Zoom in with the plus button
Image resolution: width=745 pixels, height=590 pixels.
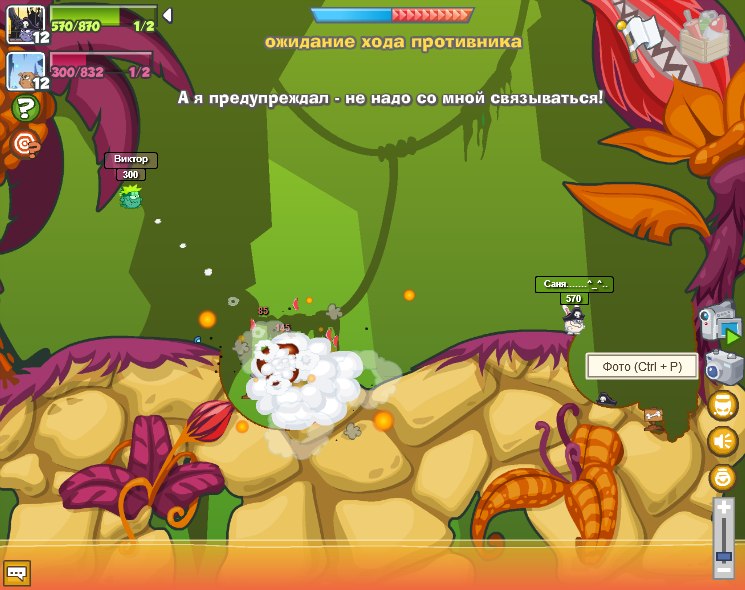pyautogui.click(x=723, y=509)
